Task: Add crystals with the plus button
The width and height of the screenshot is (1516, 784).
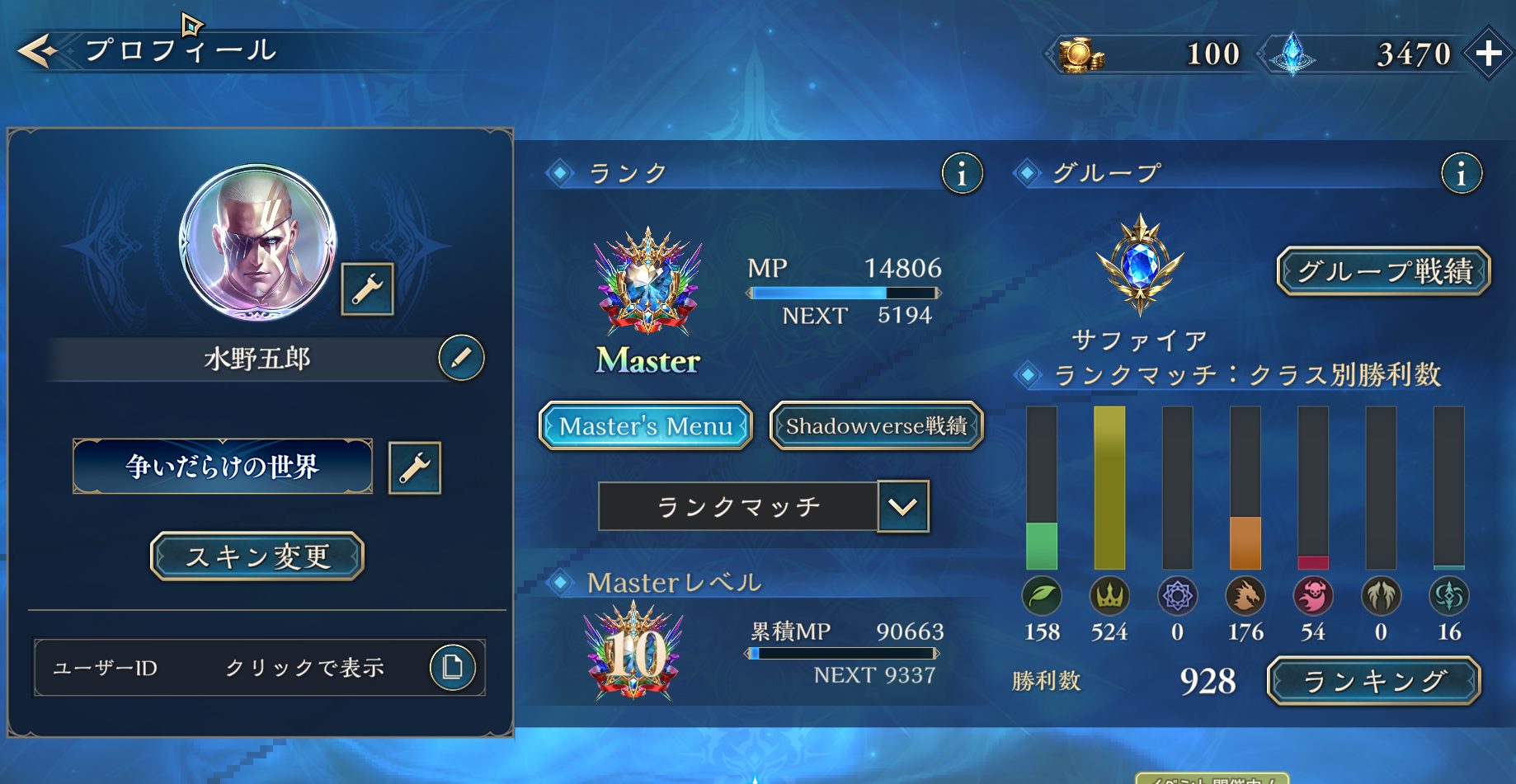Action: click(x=1488, y=54)
